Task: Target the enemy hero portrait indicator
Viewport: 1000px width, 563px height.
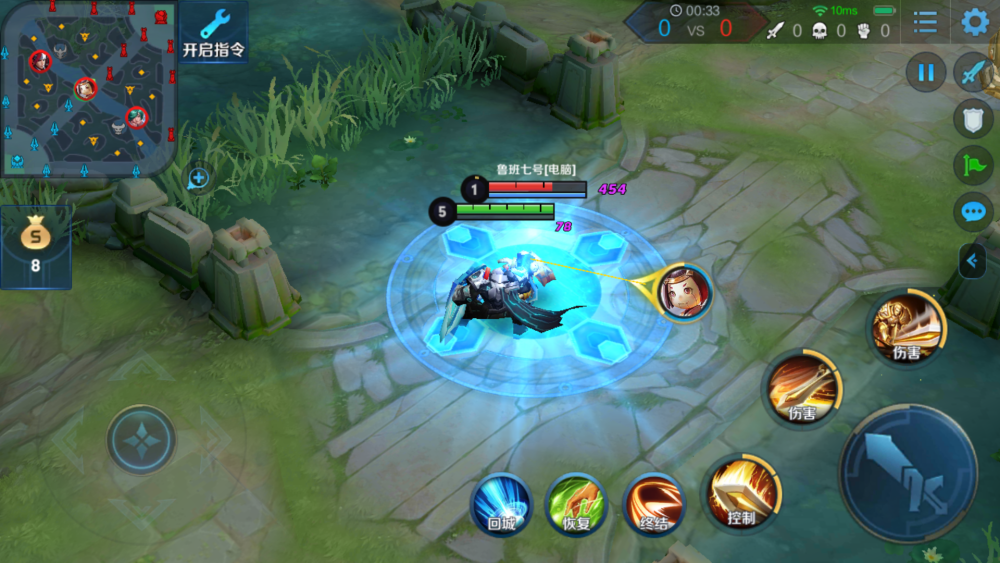Action: [x=686, y=291]
